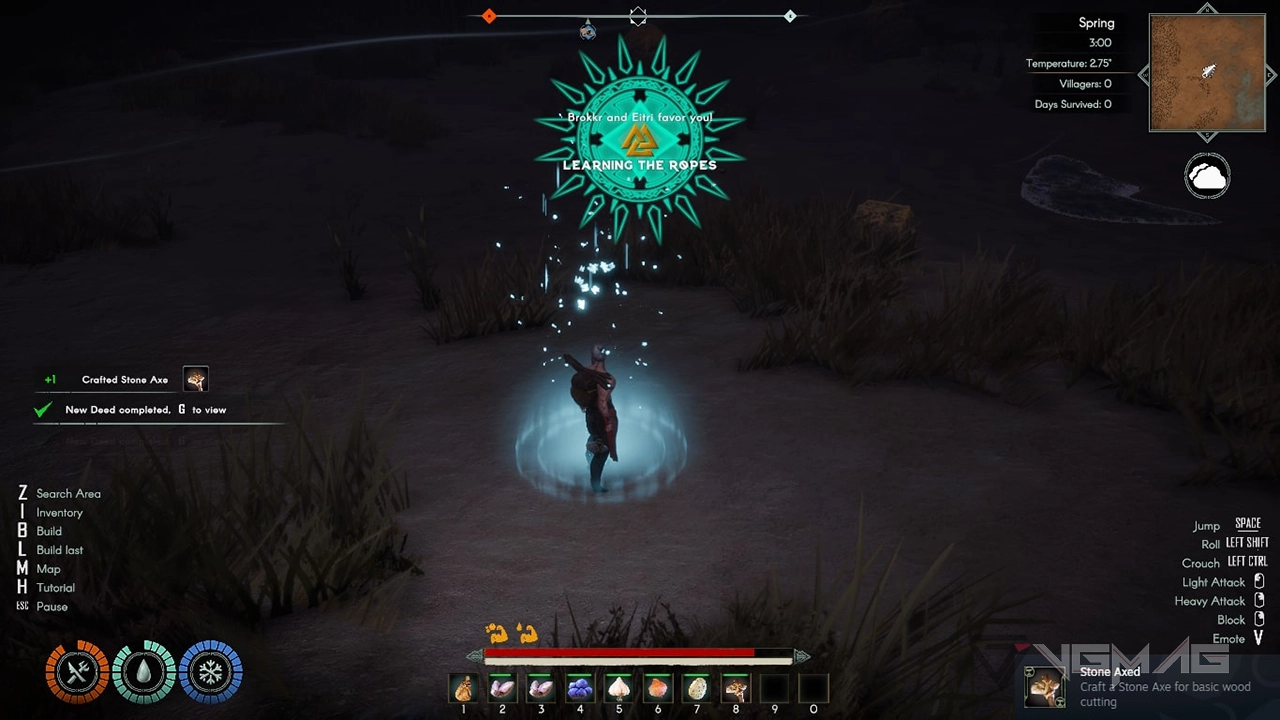Select the orange item in hotbar slot 6
The image size is (1280, 720).
pos(657,688)
